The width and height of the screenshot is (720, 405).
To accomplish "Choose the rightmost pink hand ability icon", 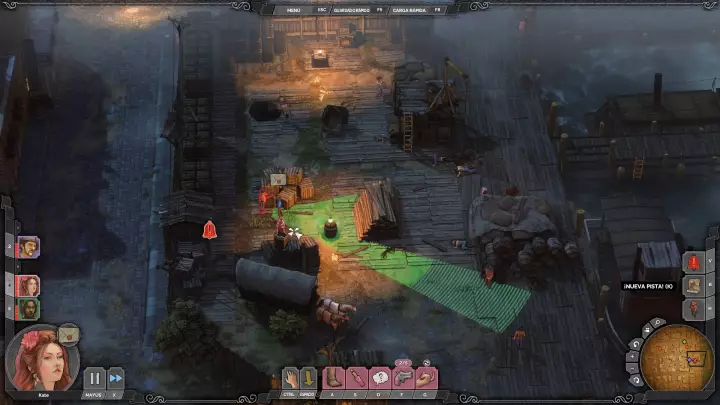I will click(427, 378).
